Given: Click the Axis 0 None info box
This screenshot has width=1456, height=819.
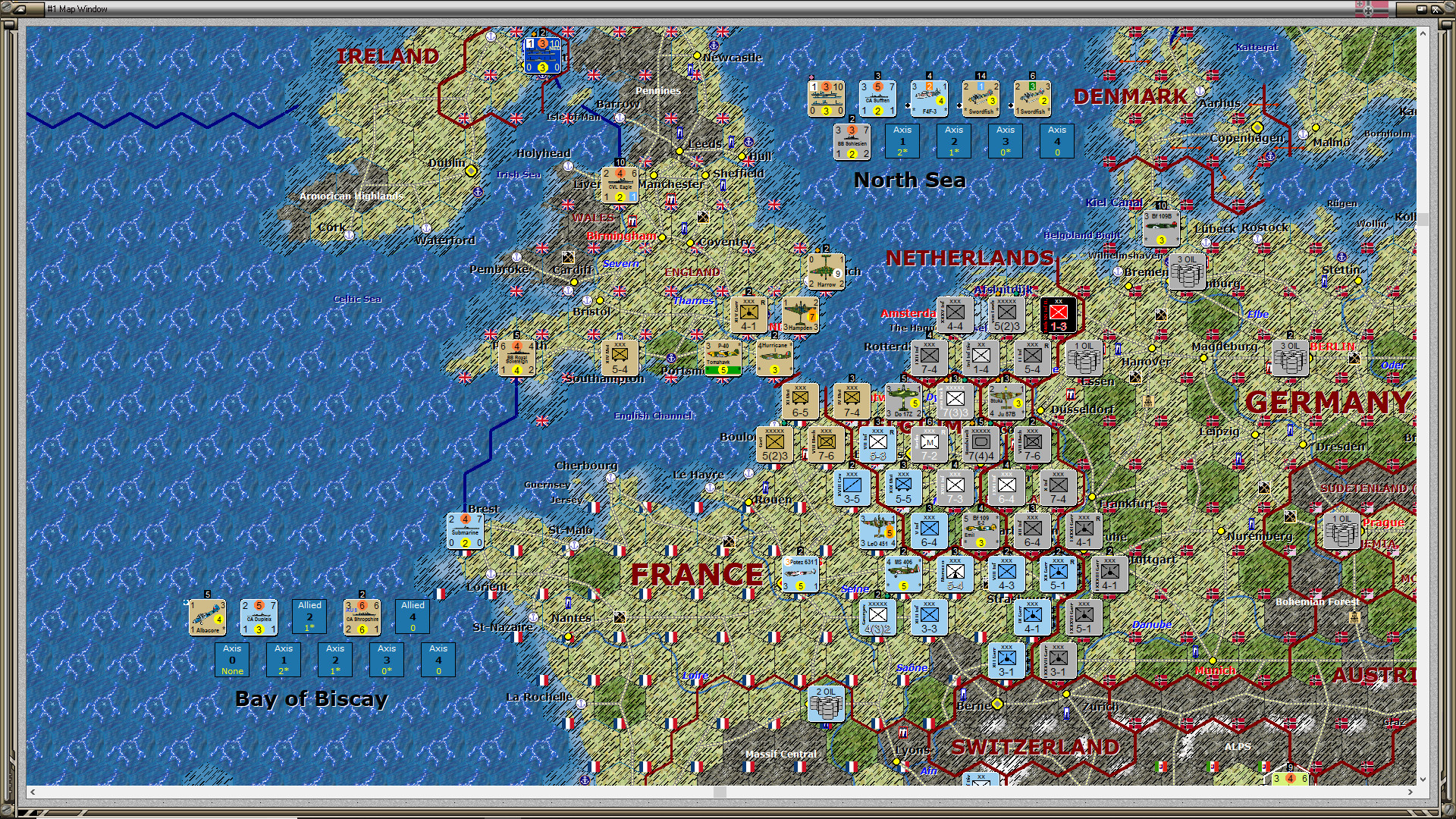Looking at the screenshot, I should [x=231, y=660].
